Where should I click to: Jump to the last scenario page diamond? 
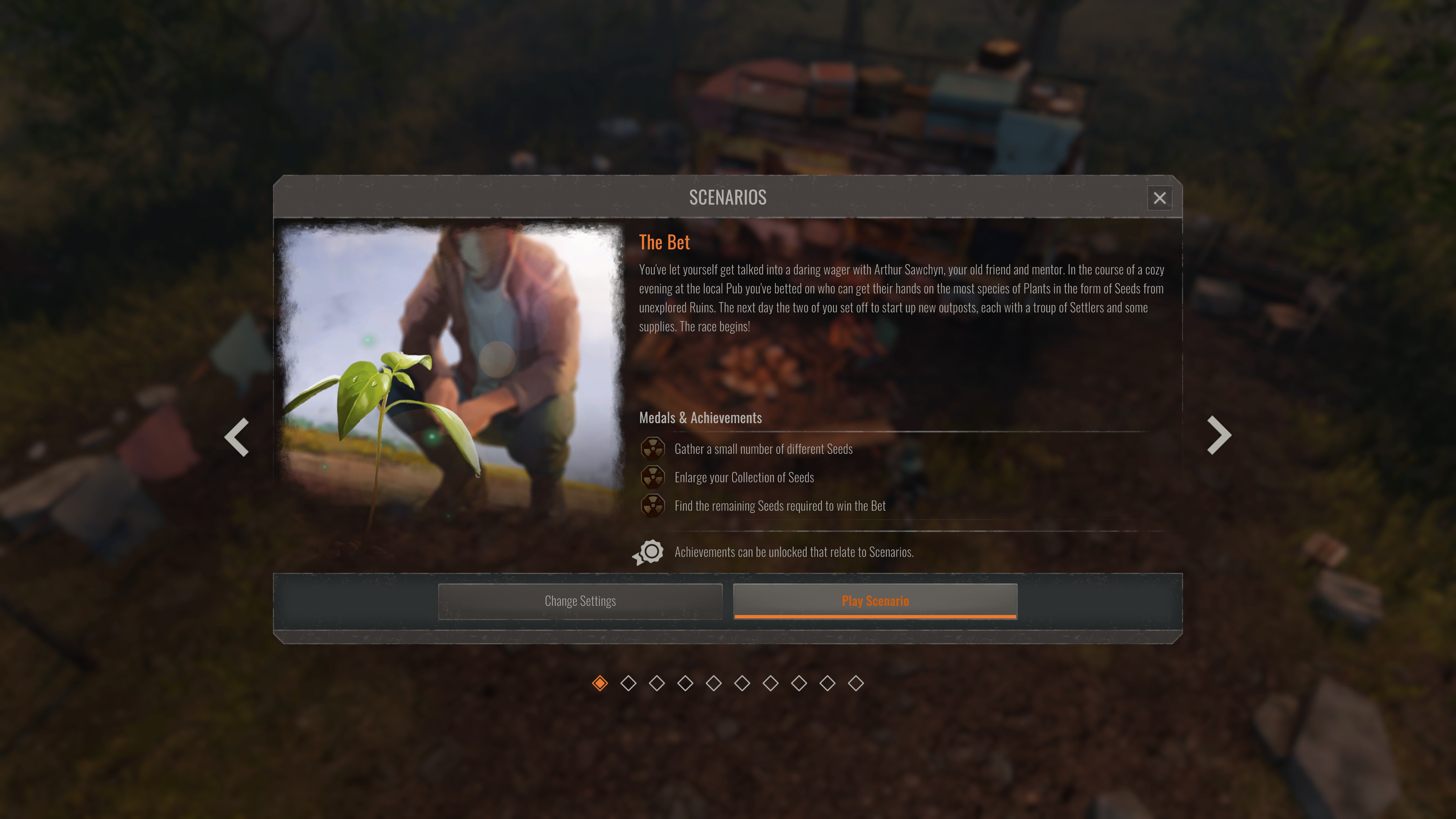856,683
